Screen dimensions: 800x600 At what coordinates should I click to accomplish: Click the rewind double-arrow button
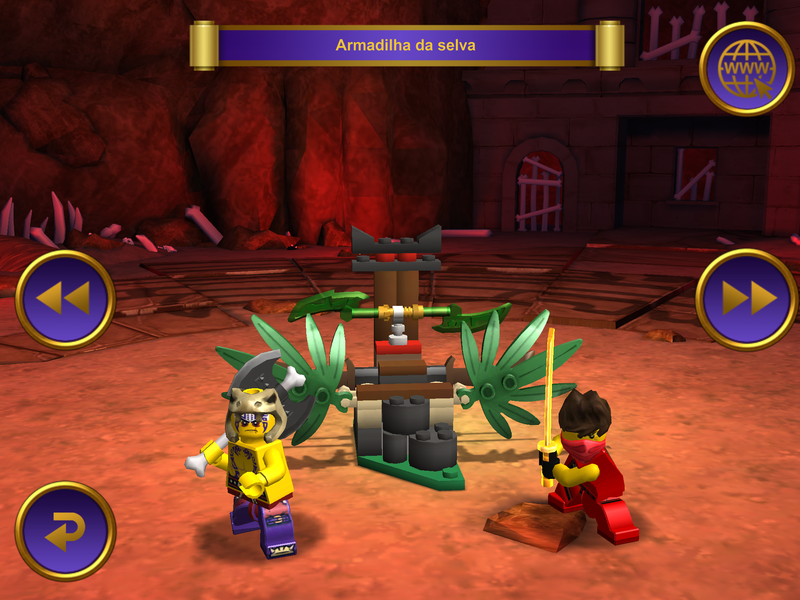pos(65,298)
